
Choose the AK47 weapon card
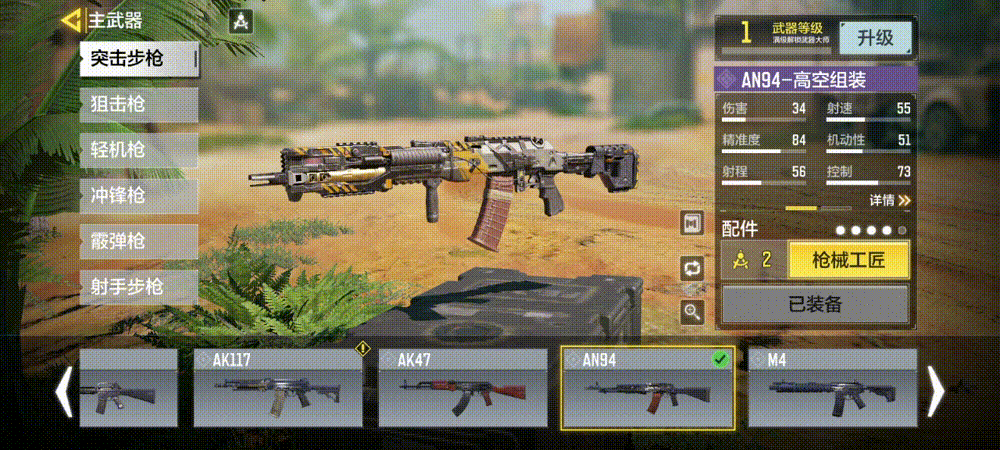[463, 387]
